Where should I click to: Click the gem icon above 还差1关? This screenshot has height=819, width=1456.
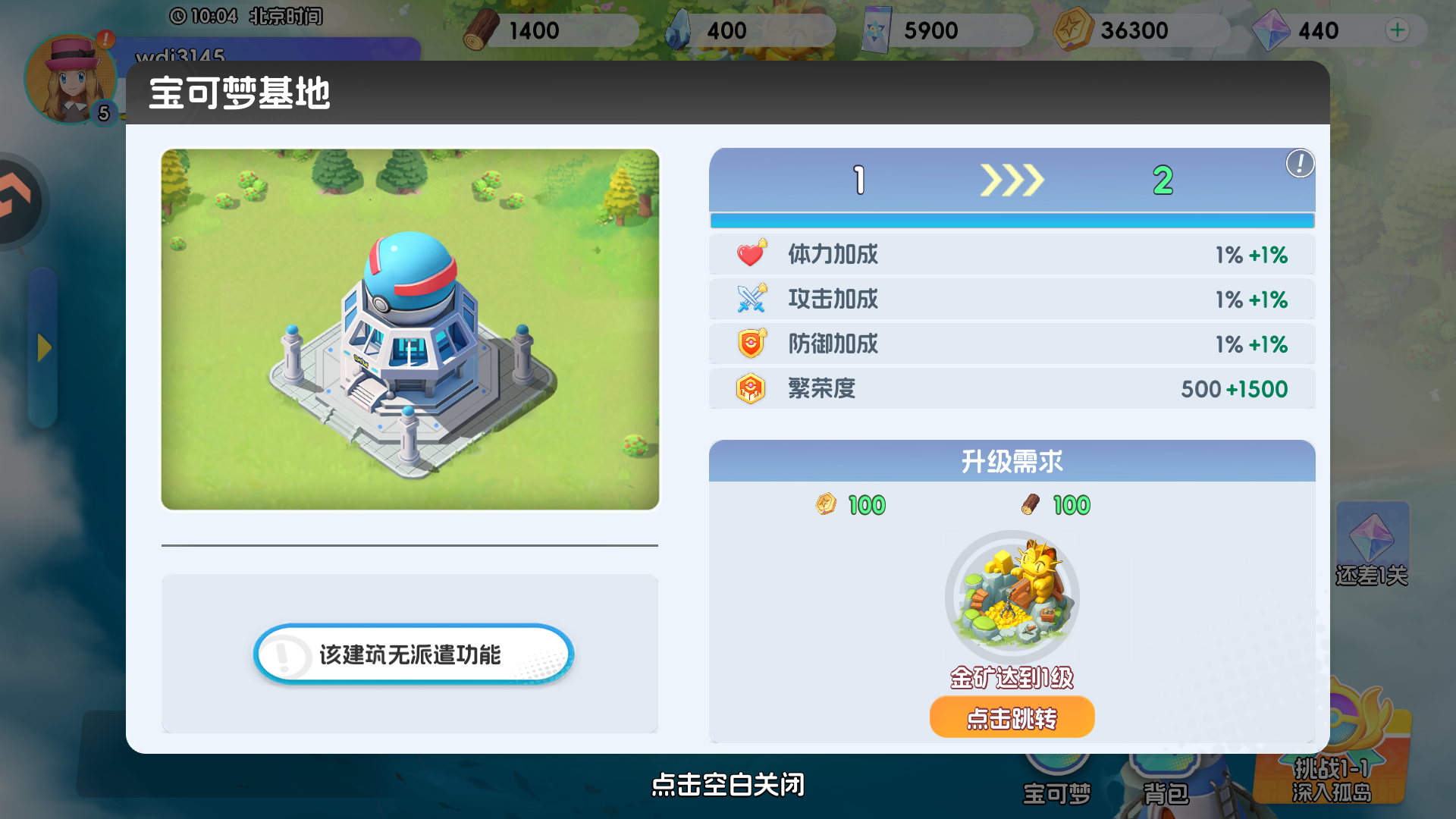[x=1373, y=538]
